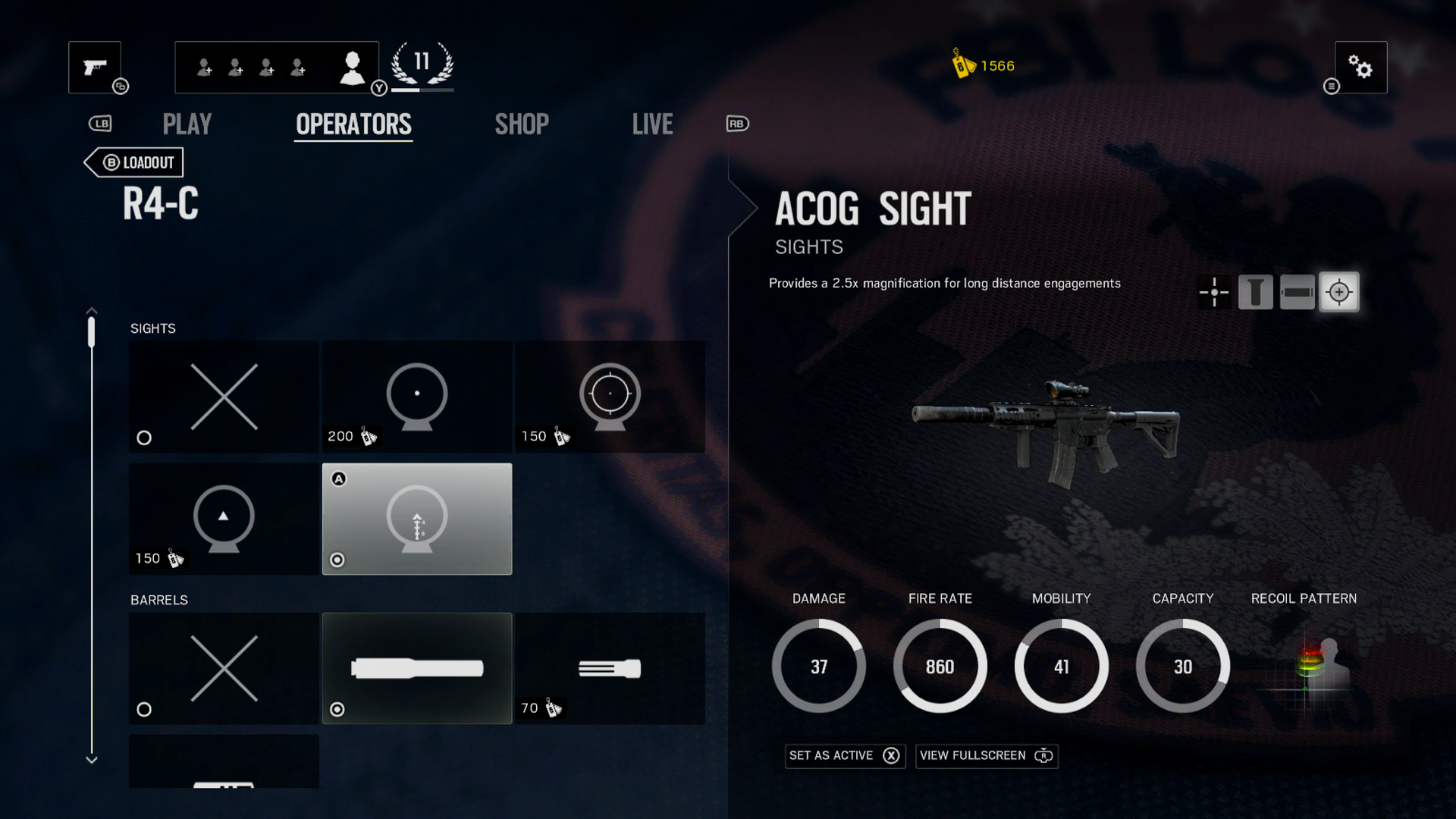Screen dimensions: 1456x819
Task: Go to the LIVE tab
Action: point(652,124)
